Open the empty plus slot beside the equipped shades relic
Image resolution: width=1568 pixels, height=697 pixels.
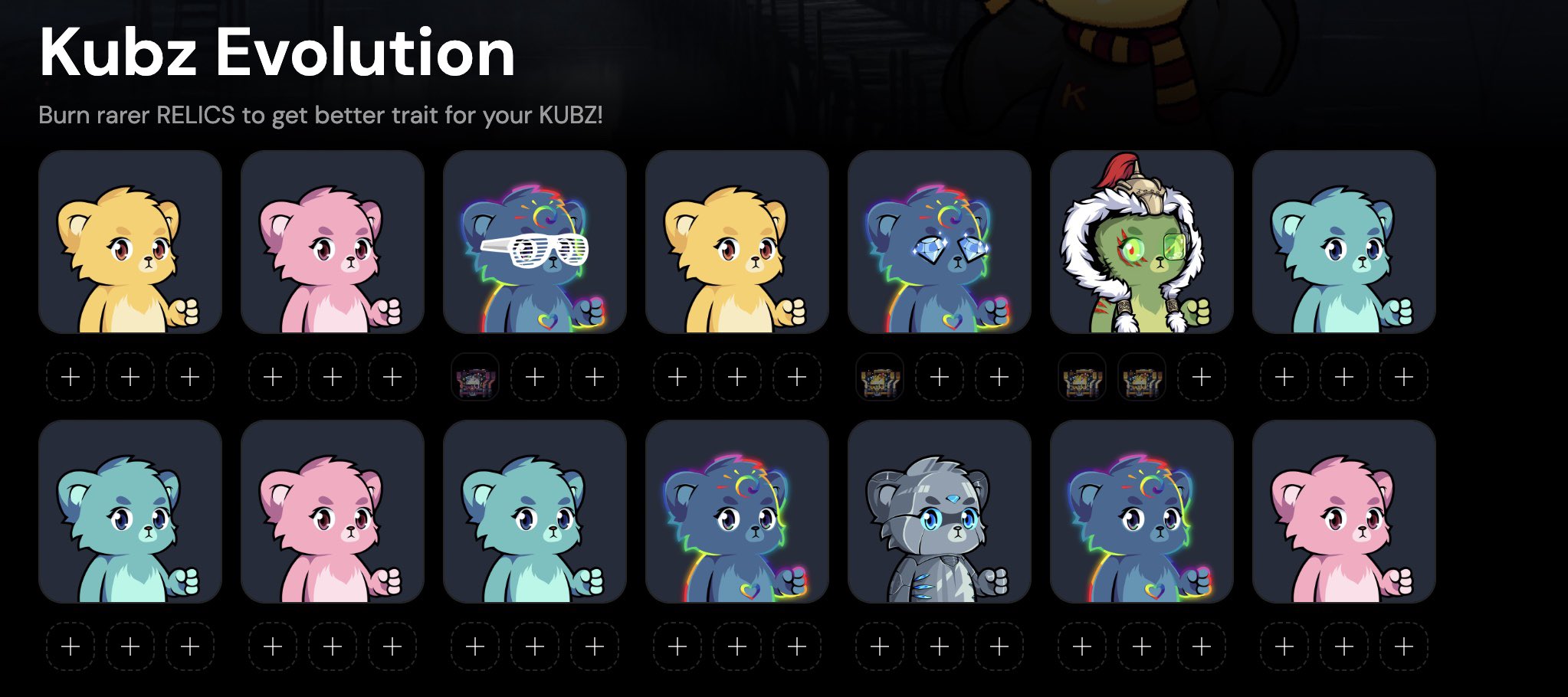point(535,377)
